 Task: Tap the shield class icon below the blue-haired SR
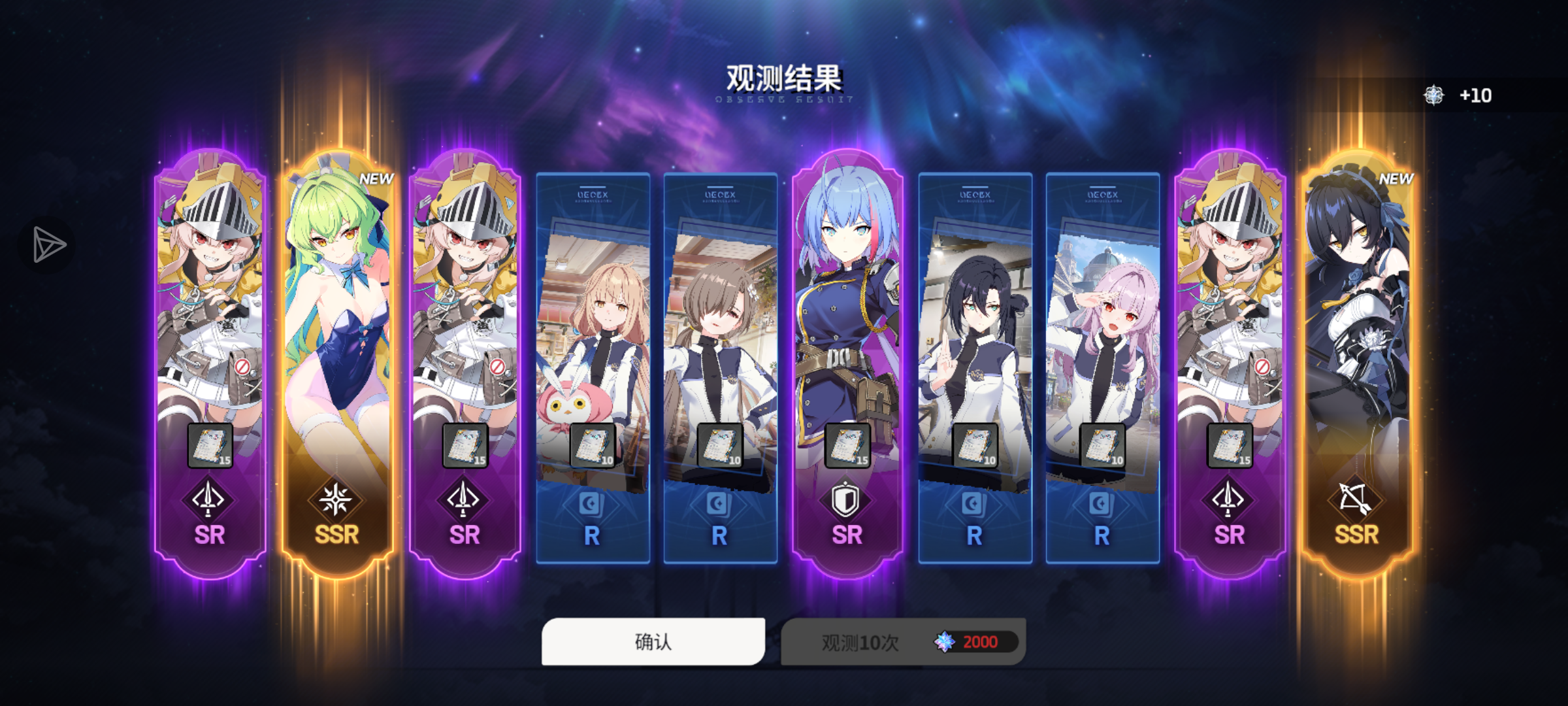[x=844, y=499]
